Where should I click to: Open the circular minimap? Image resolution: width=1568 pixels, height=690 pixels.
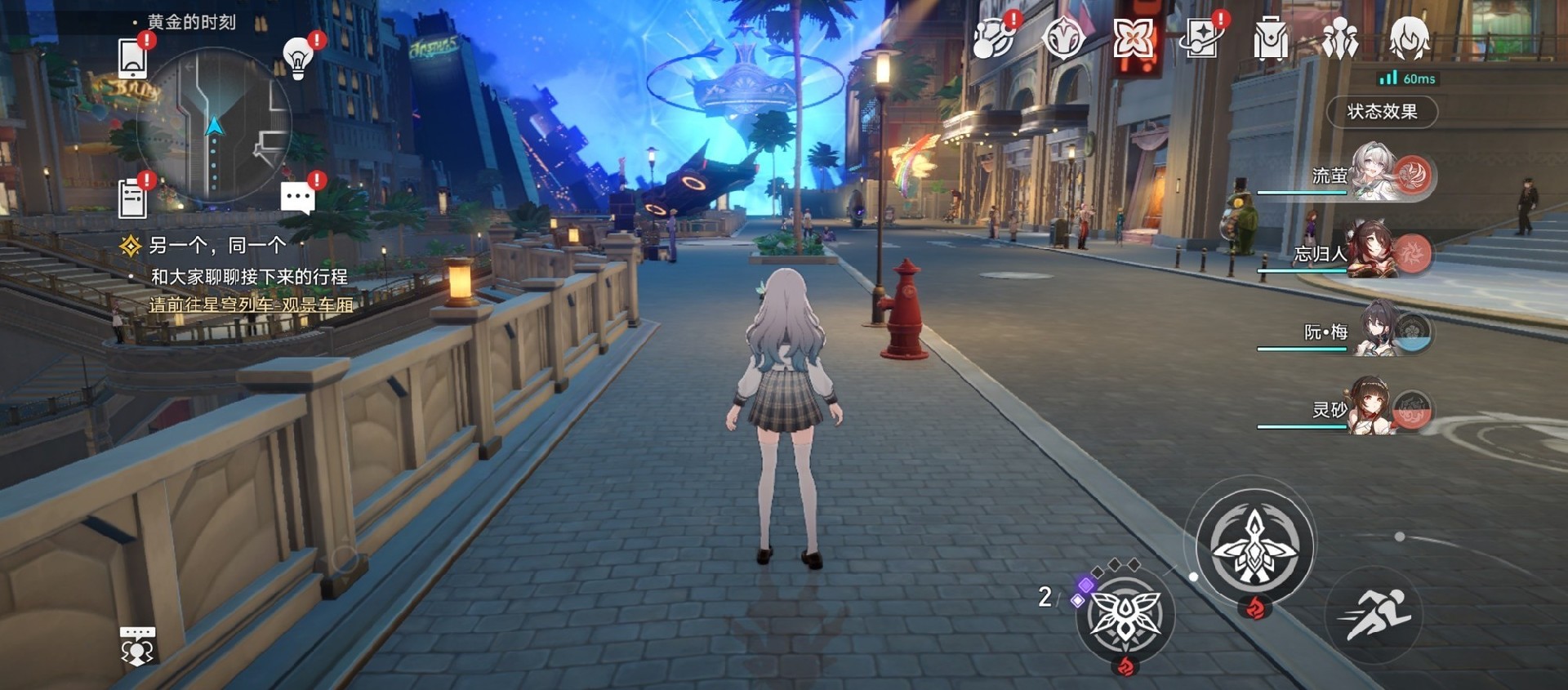[x=214, y=126]
